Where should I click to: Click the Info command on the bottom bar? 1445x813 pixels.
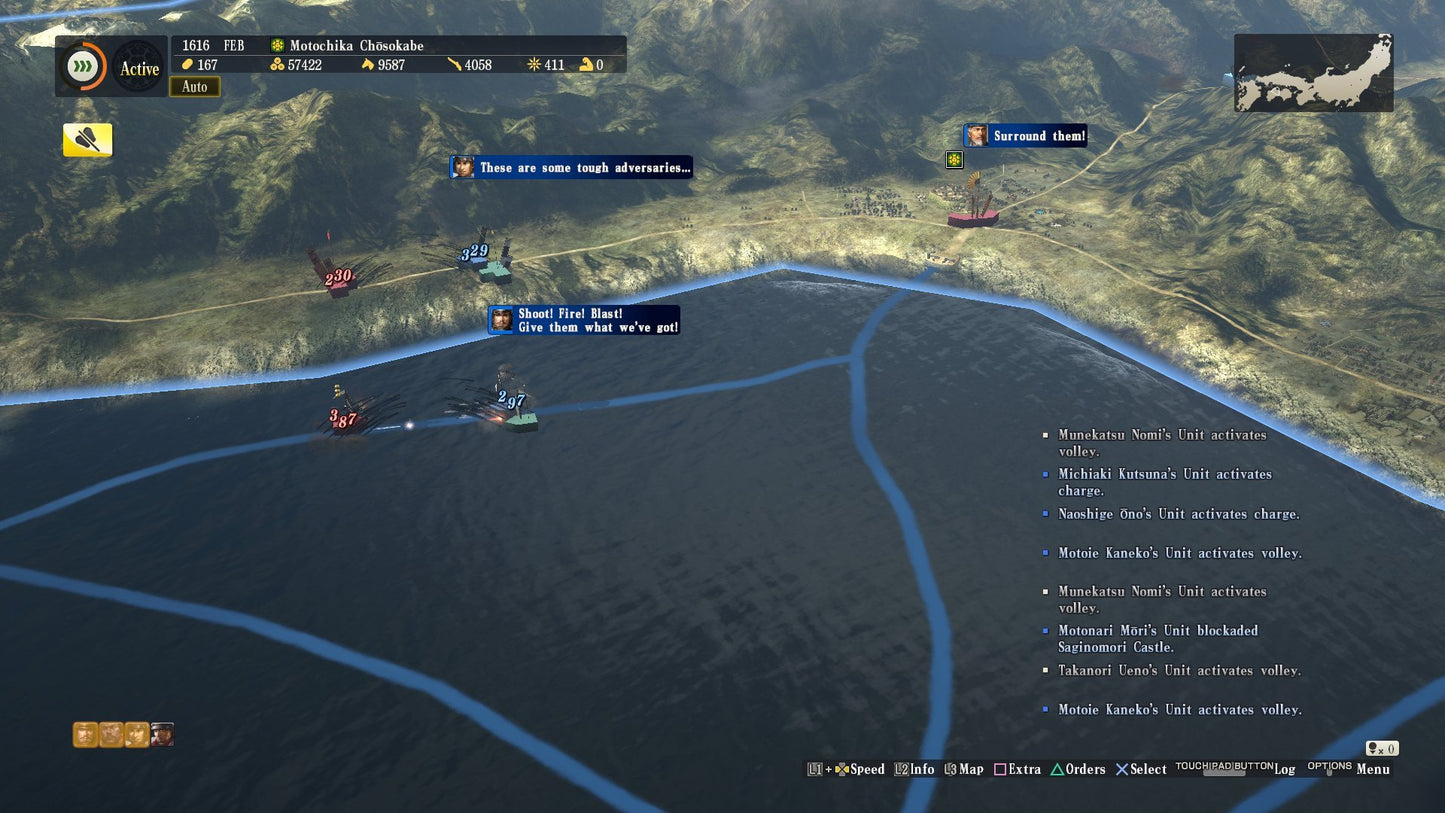point(914,769)
